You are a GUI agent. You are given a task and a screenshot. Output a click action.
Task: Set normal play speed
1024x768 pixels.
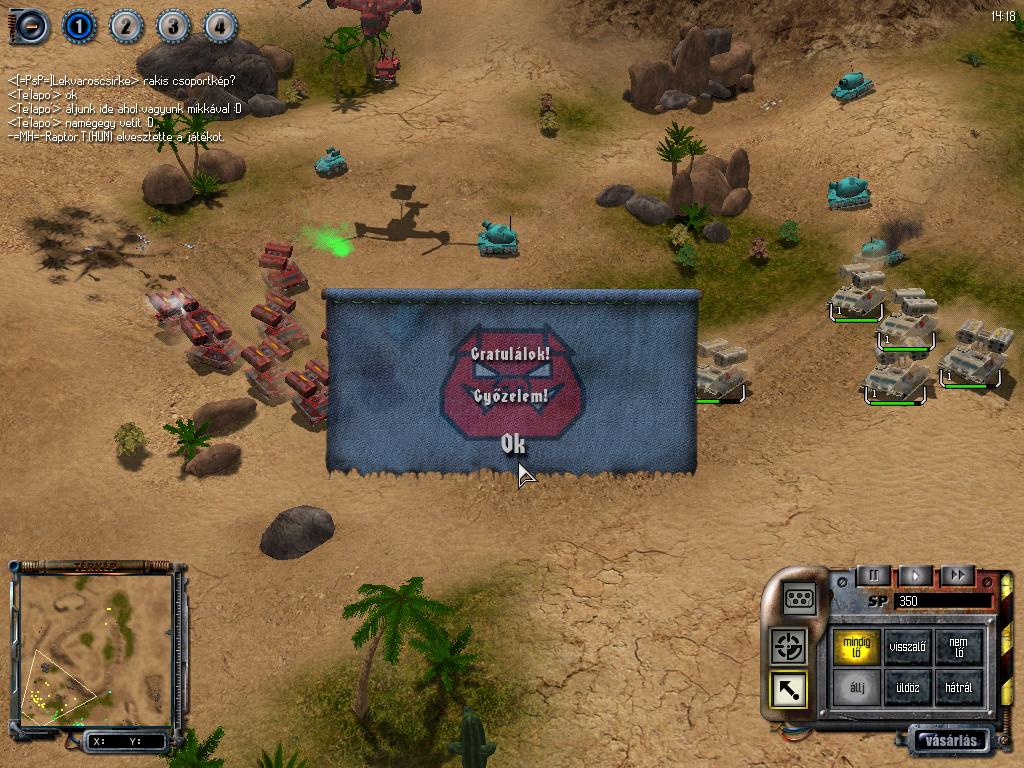click(x=915, y=575)
